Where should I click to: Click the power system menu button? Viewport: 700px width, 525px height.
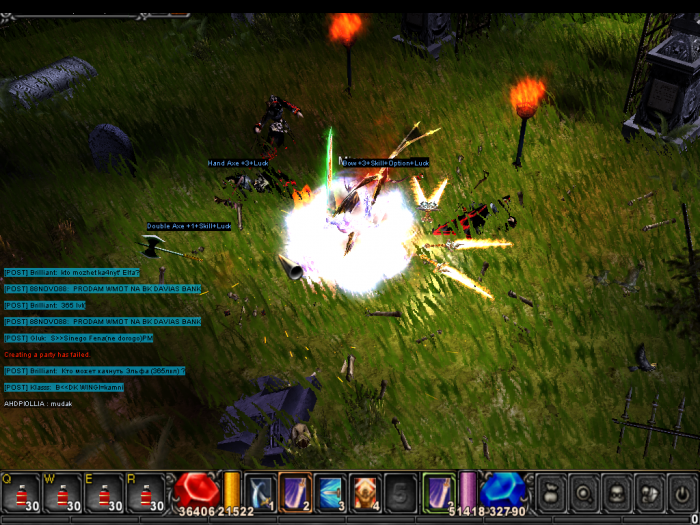pos(682,493)
